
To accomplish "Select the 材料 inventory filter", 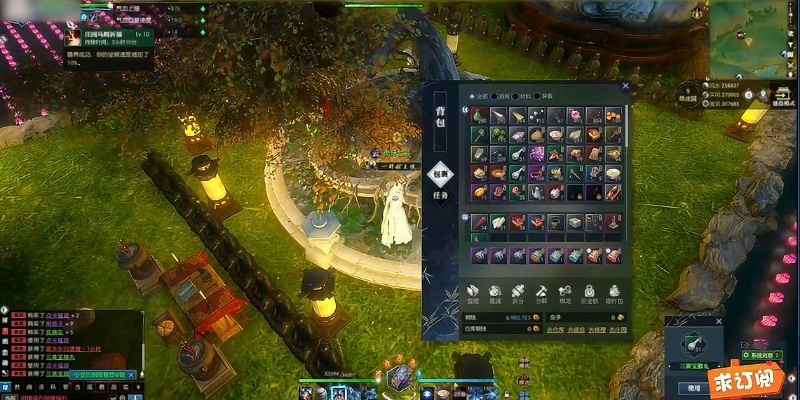I will coord(524,95).
